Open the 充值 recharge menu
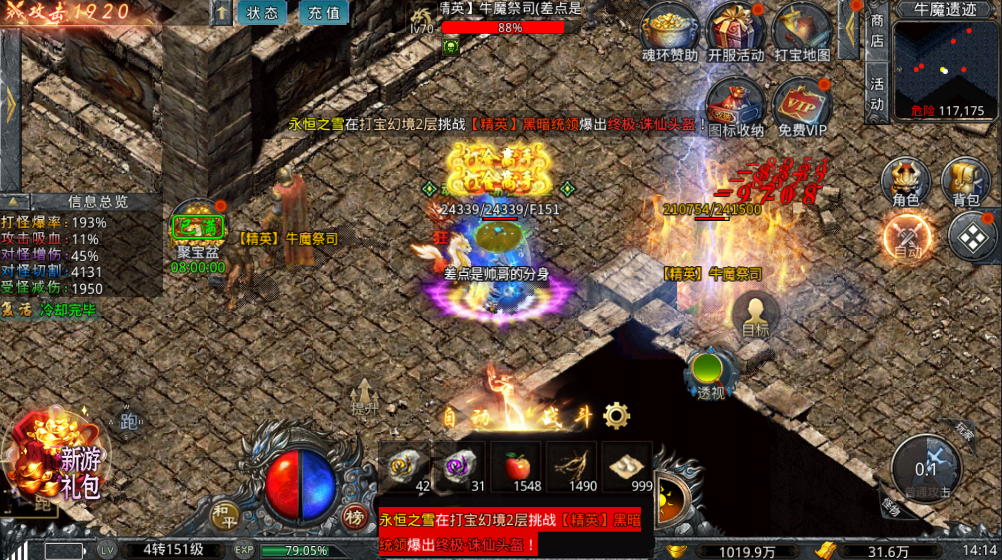This screenshot has height=560, width=1002. pos(323,14)
